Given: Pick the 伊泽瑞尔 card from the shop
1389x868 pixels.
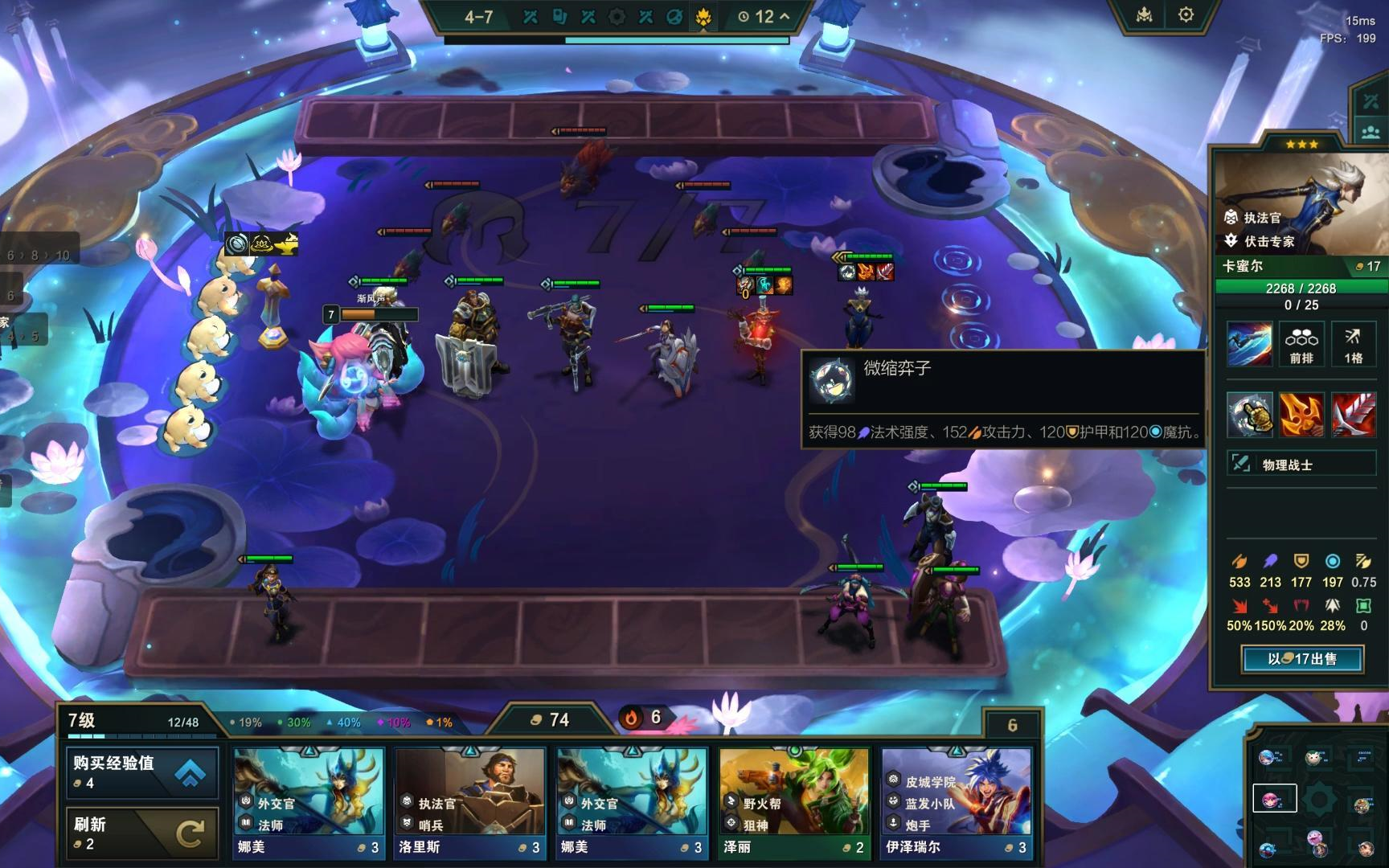Looking at the screenshot, I should click(956, 802).
